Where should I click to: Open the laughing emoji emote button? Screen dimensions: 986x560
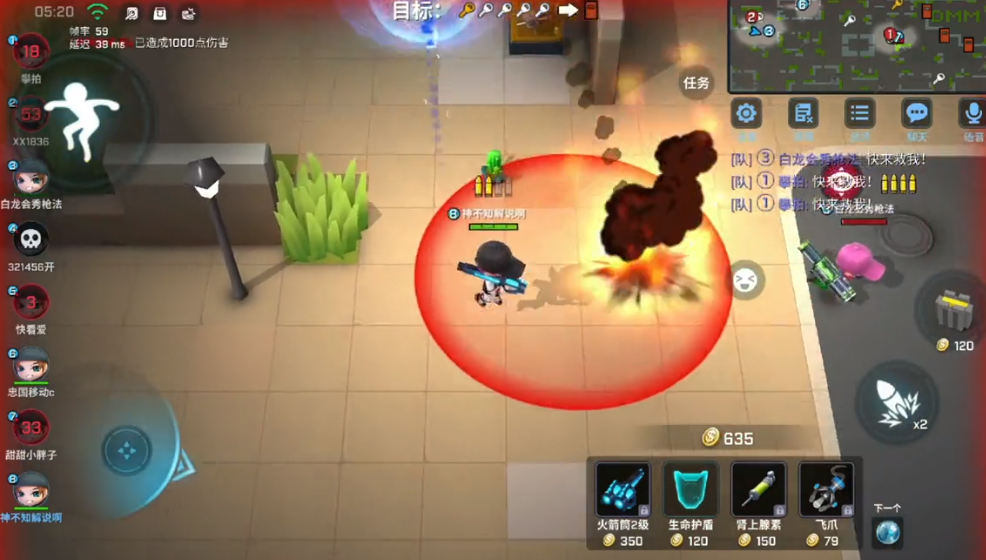(x=743, y=281)
